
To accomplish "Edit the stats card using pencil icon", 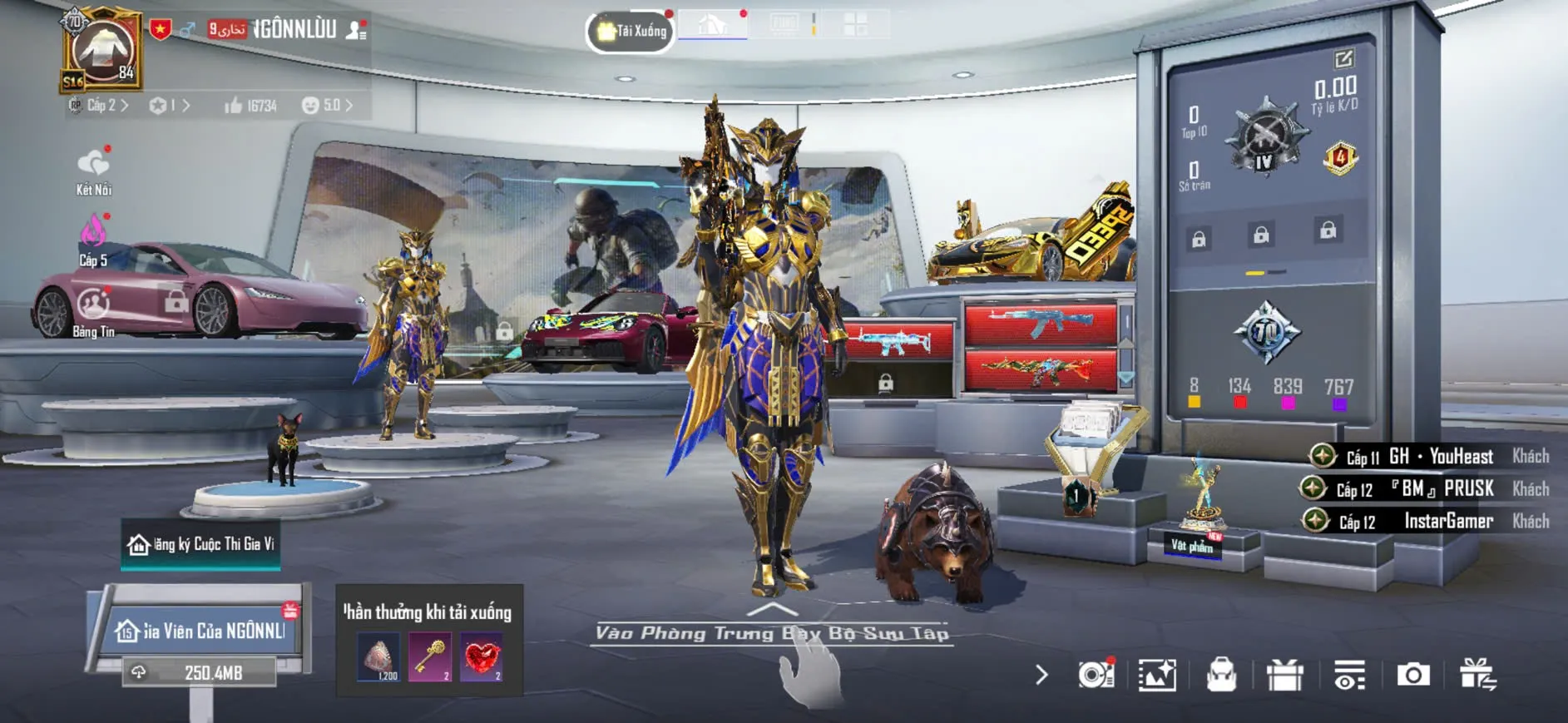I will click(x=1343, y=59).
